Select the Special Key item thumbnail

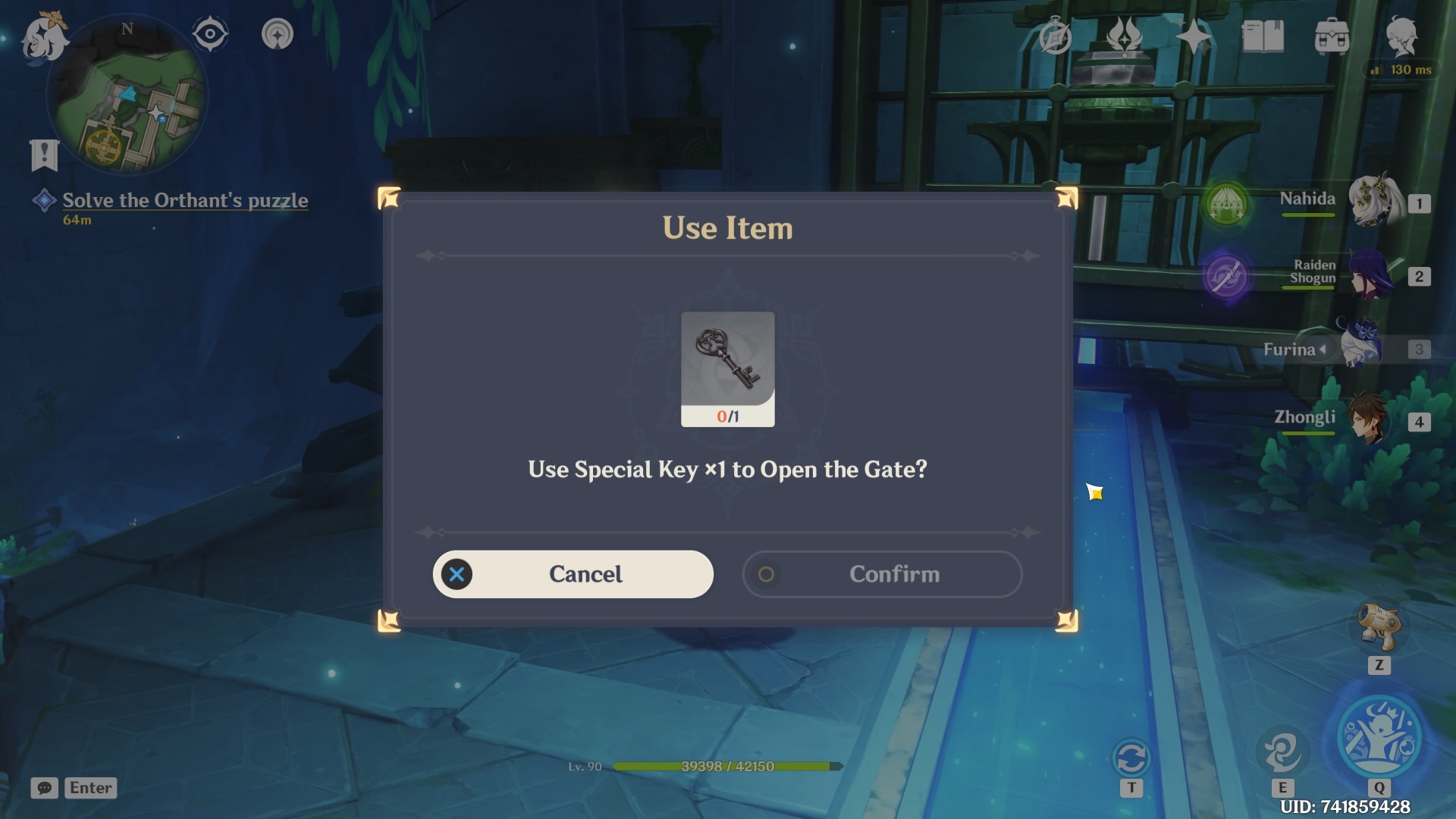coord(727,359)
